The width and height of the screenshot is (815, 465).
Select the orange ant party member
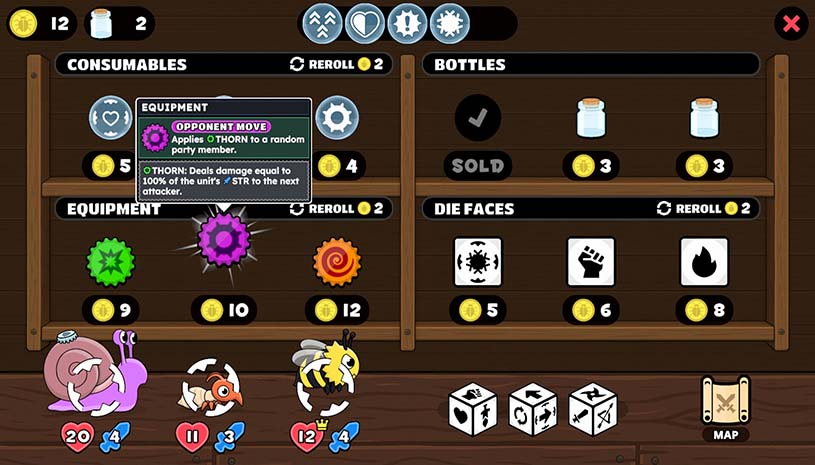coord(211,387)
